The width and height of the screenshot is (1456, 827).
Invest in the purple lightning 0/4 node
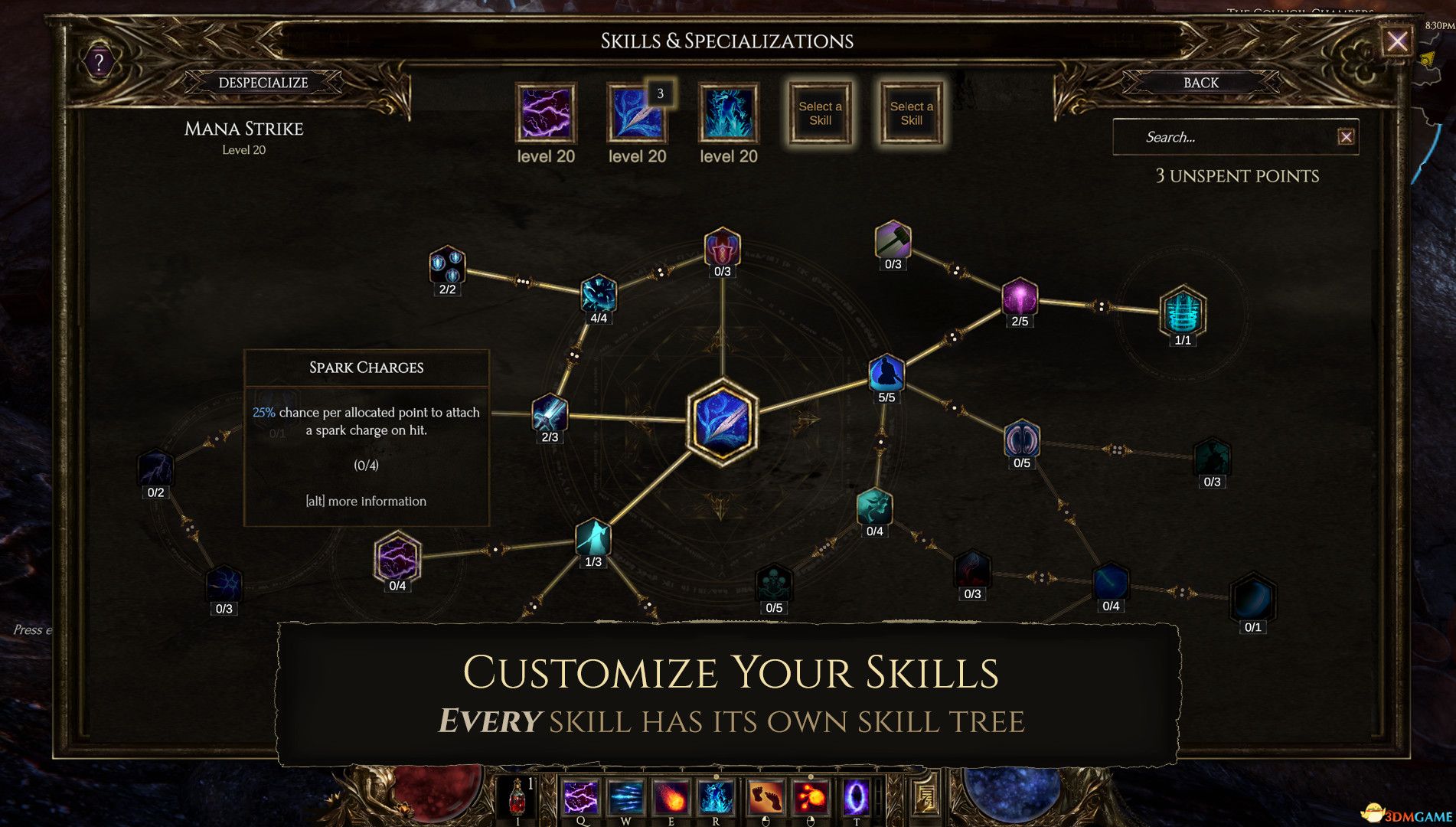coord(397,557)
